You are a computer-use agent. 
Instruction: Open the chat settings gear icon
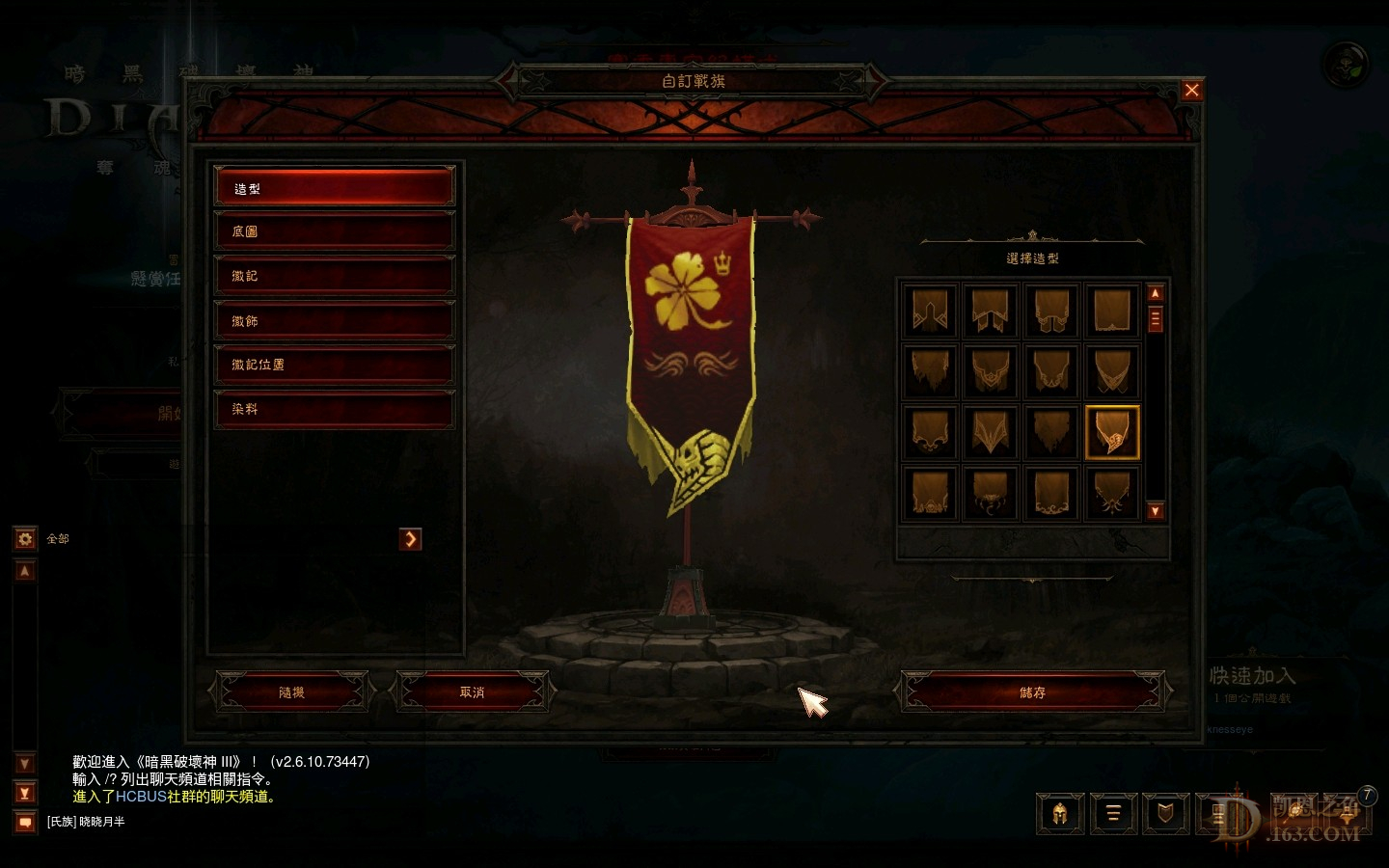(25, 538)
